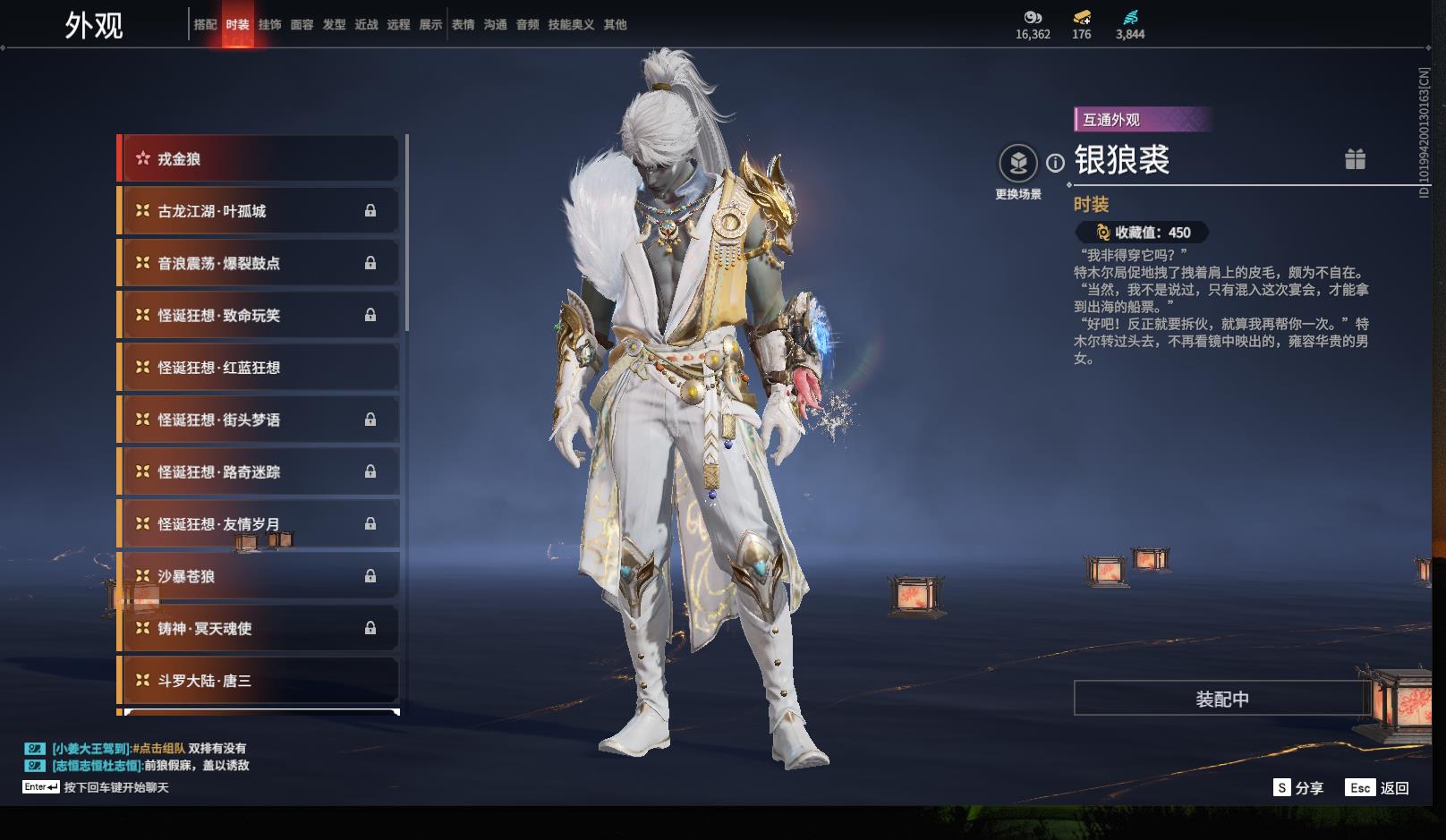Screen dimensions: 1446x840
Task: Click the gift box icon
Action: pyautogui.click(x=1355, y=159)
